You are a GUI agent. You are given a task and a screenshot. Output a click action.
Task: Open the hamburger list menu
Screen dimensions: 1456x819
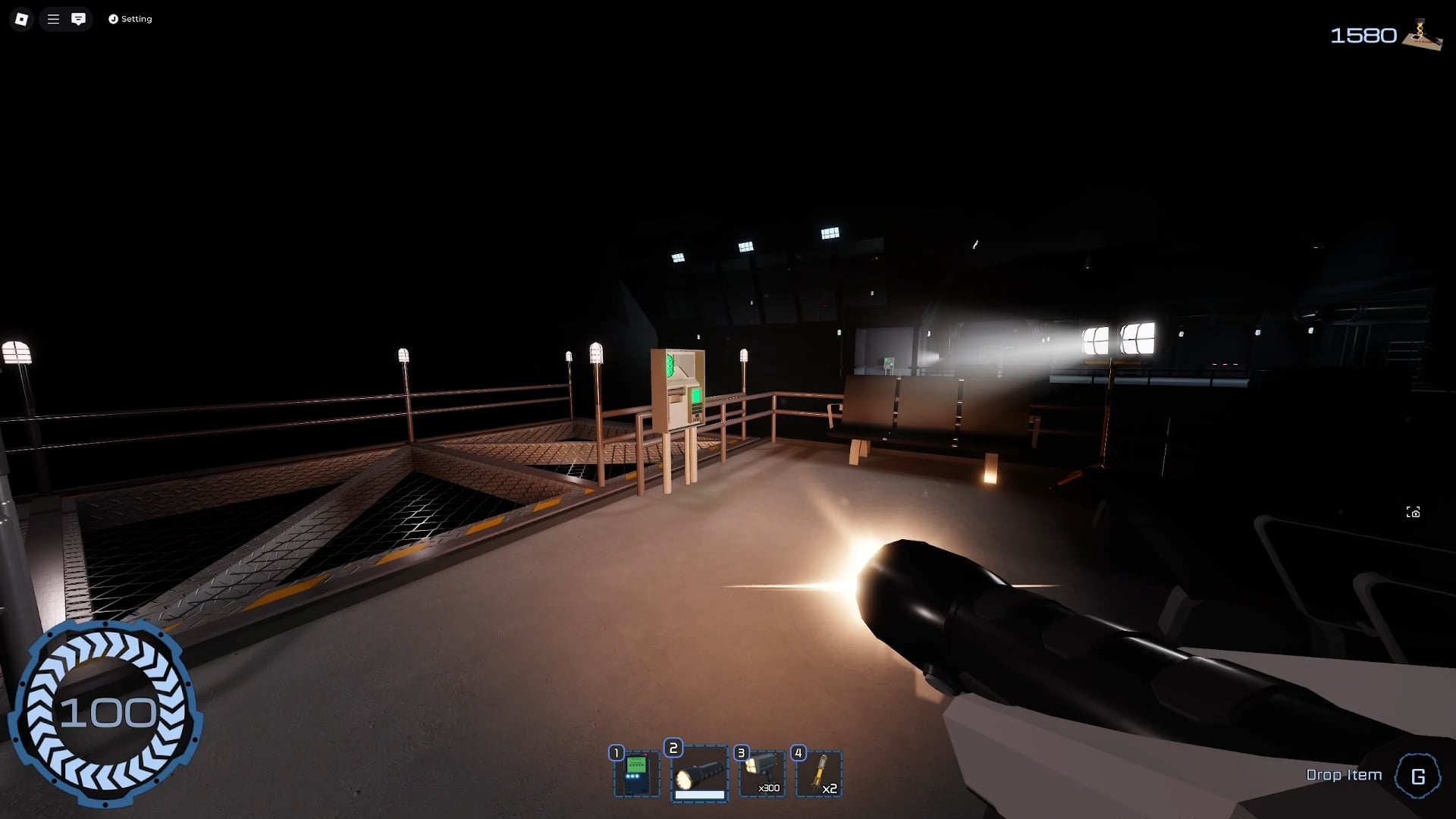point(53,19)
